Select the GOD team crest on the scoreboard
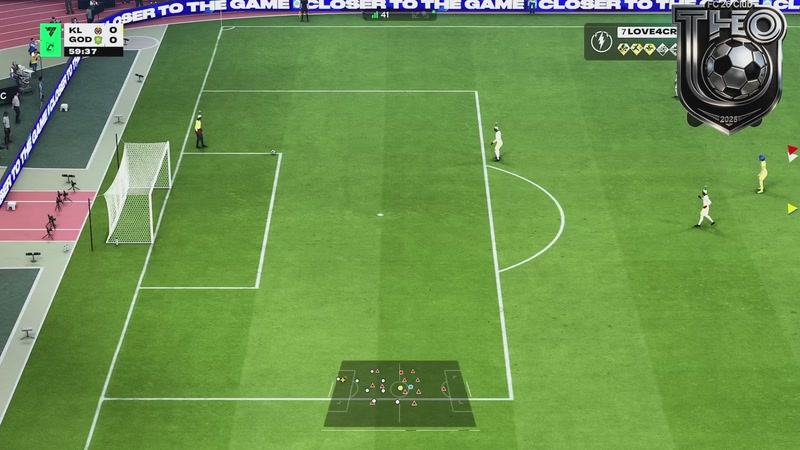The height and width of the screenshot is (450, 800). click(x=96, y=40)
